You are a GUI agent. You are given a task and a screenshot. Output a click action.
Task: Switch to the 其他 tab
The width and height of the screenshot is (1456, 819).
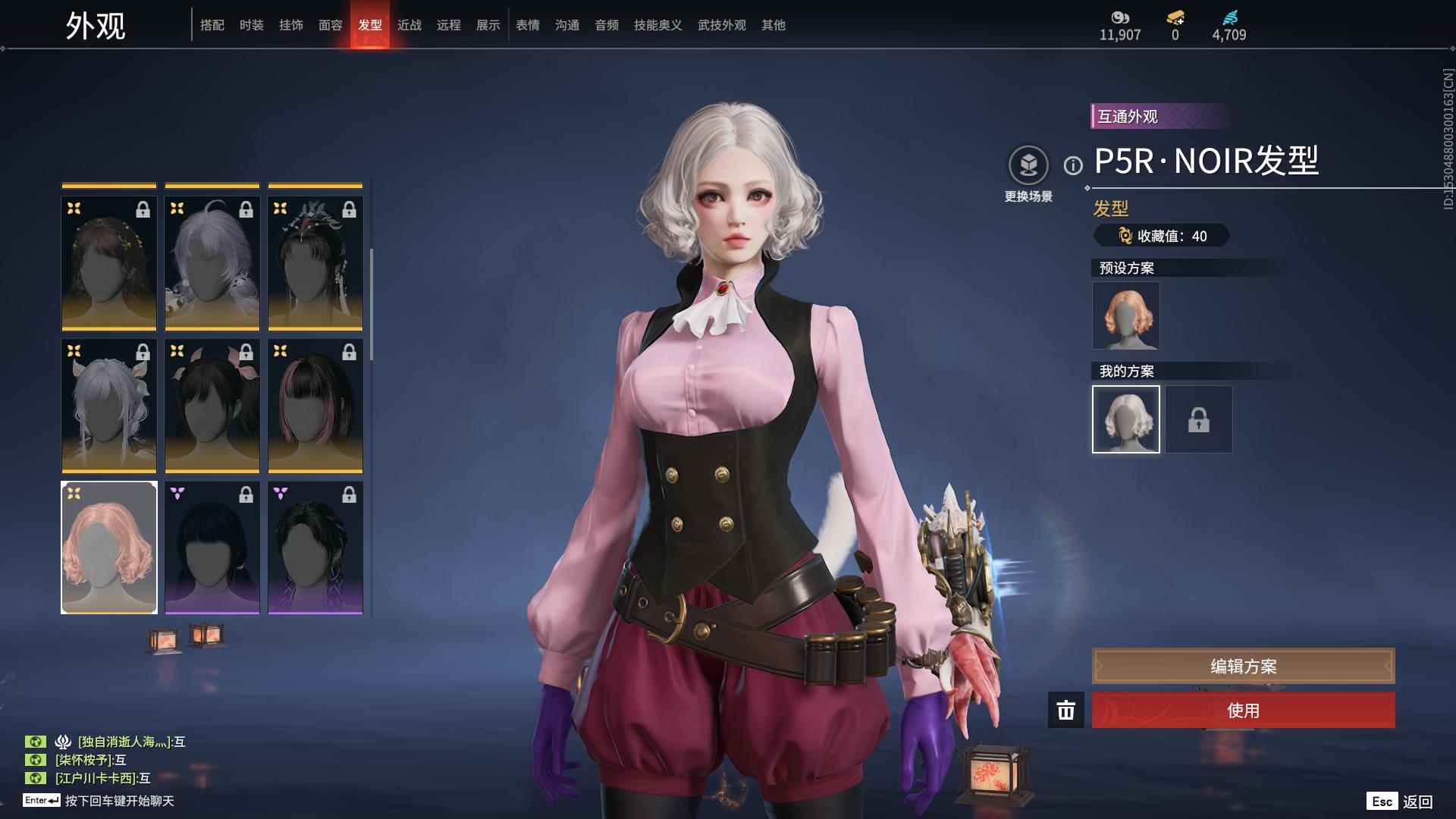(x=773, y=25)
